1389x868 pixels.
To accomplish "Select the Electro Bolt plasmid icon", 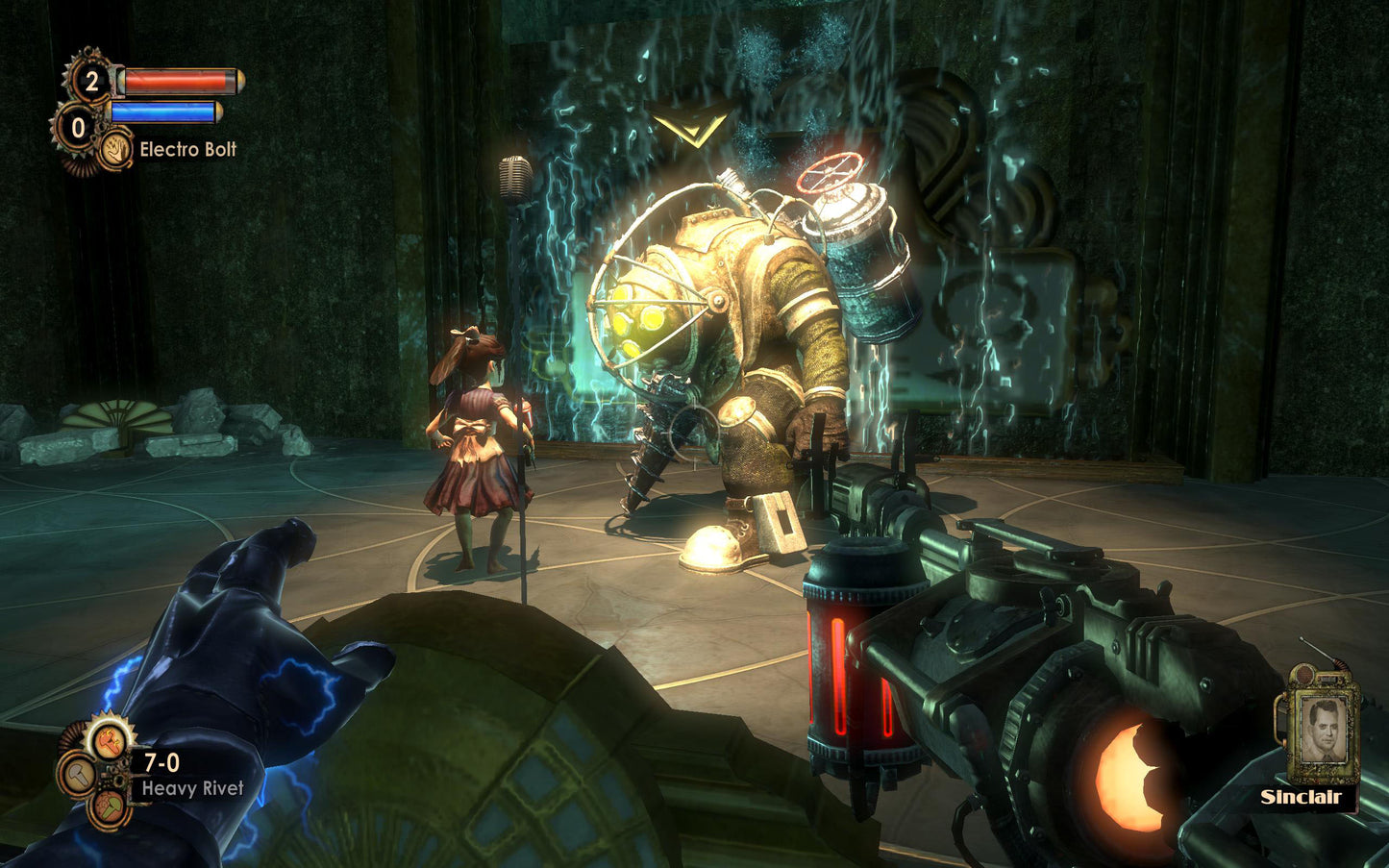I will (114, 149).
